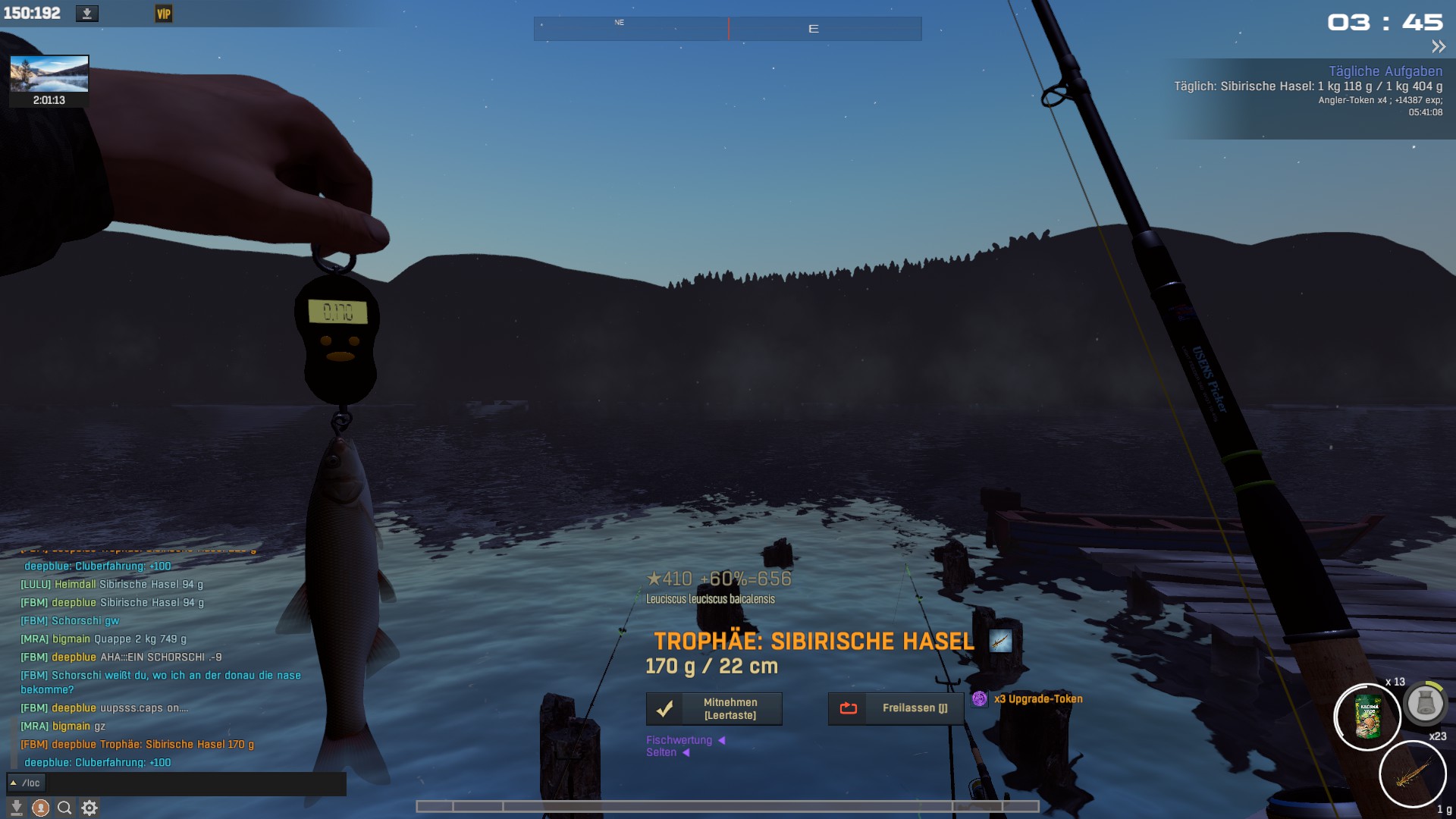
Task: Open chat settings gear icon
Action: [89, 808]
